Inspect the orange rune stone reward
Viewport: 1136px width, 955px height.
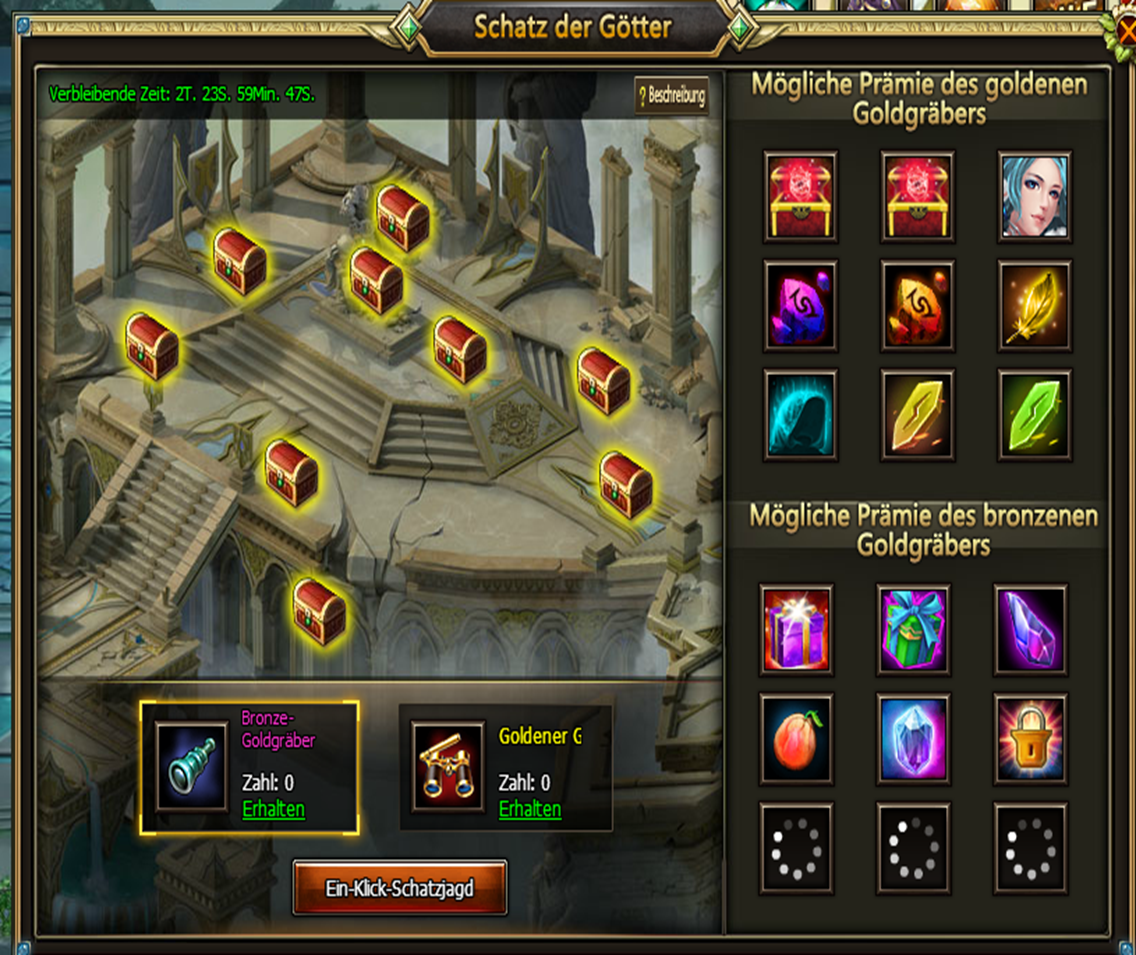pyautogui.click(x=917, y=306)
